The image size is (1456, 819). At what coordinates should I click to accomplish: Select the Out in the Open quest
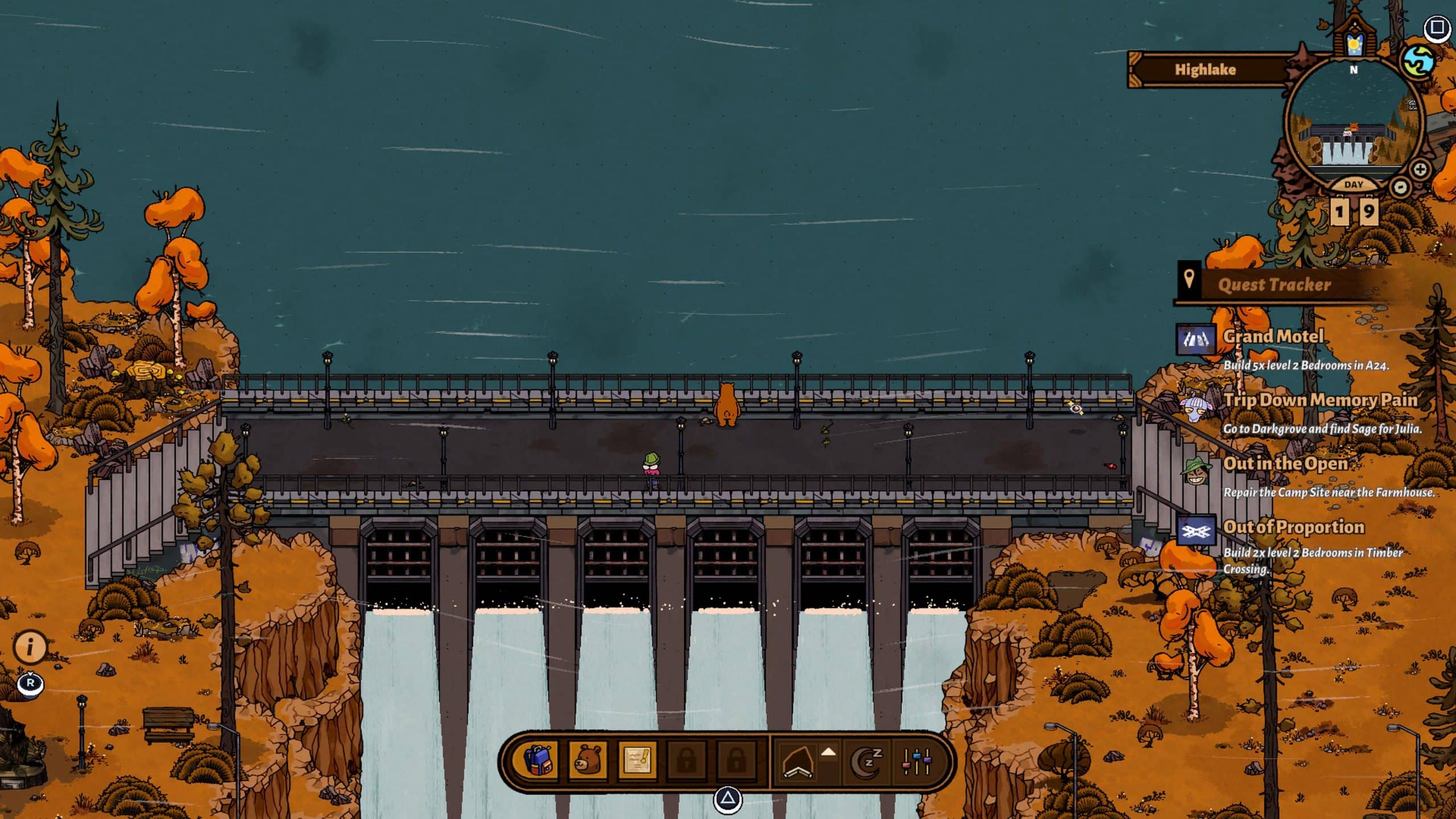click(1285, 464)
